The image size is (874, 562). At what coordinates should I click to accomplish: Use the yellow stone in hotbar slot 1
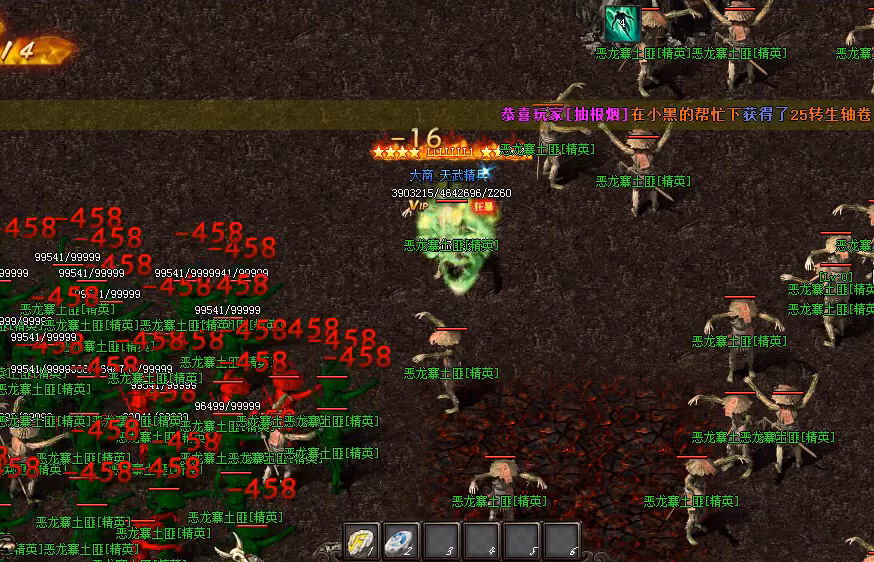361,541
